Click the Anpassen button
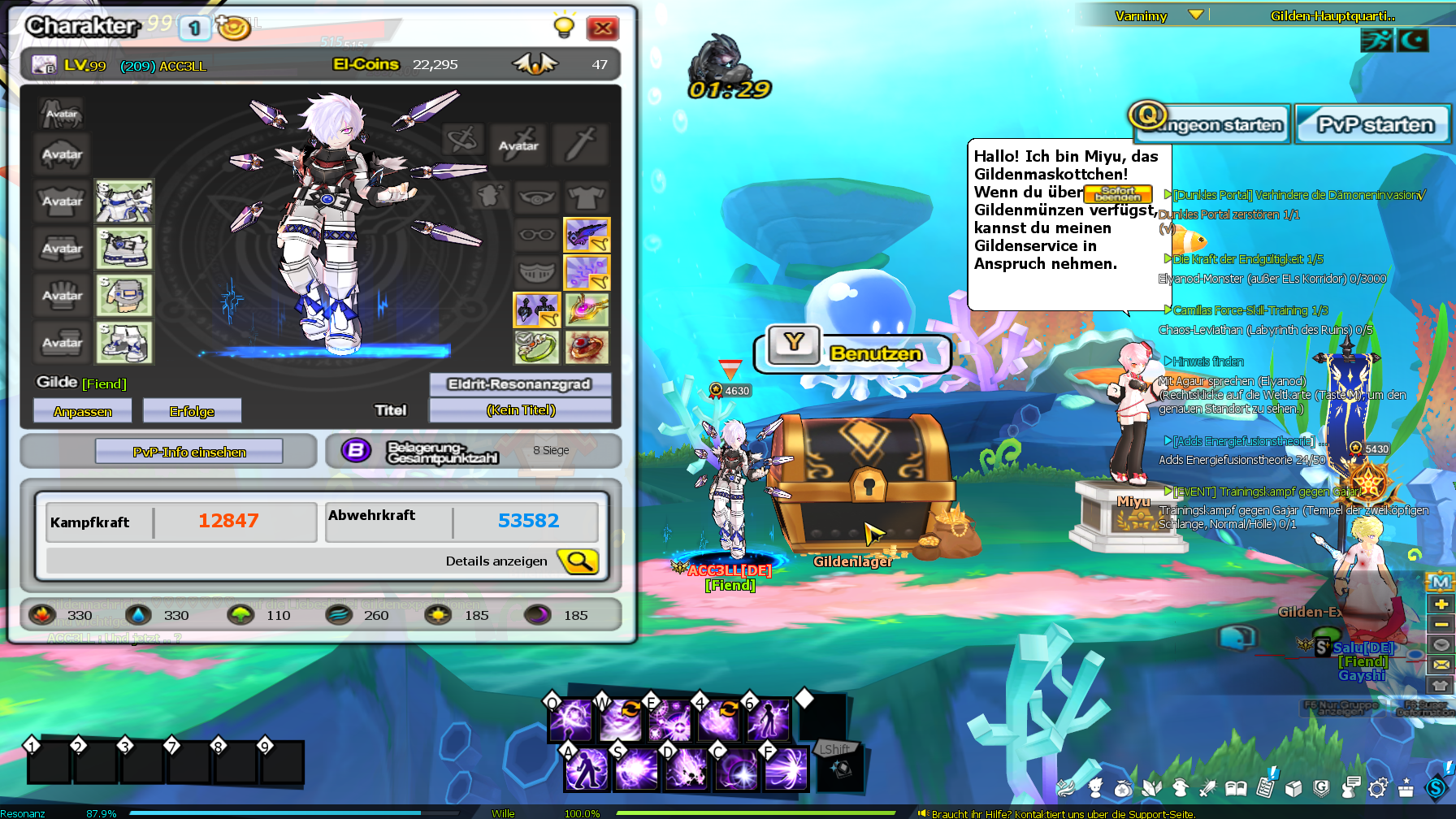Viewport: 1456px width, 819px height. pos(82,411)
